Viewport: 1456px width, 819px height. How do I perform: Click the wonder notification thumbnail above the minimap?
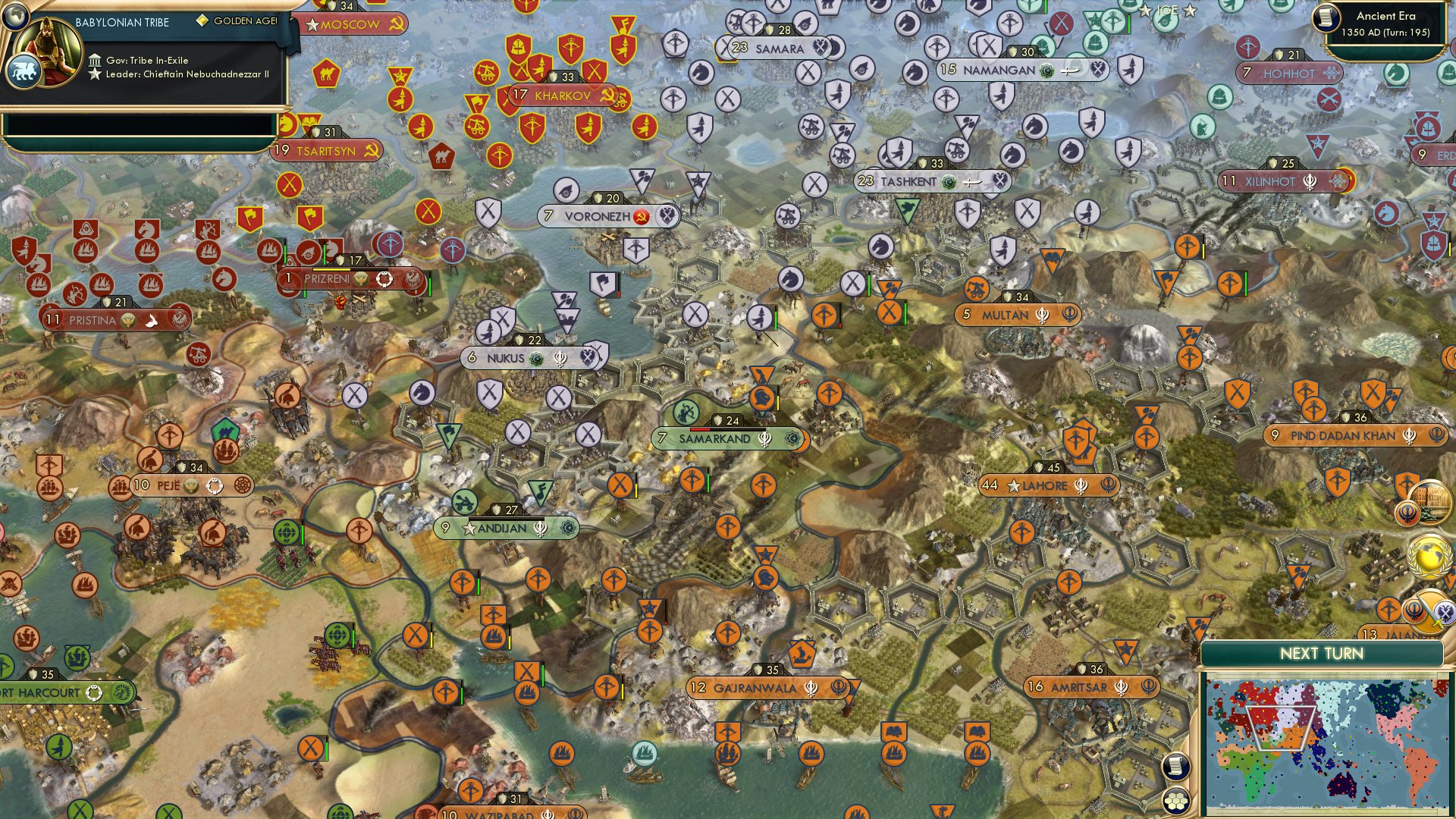(1431, 502)
